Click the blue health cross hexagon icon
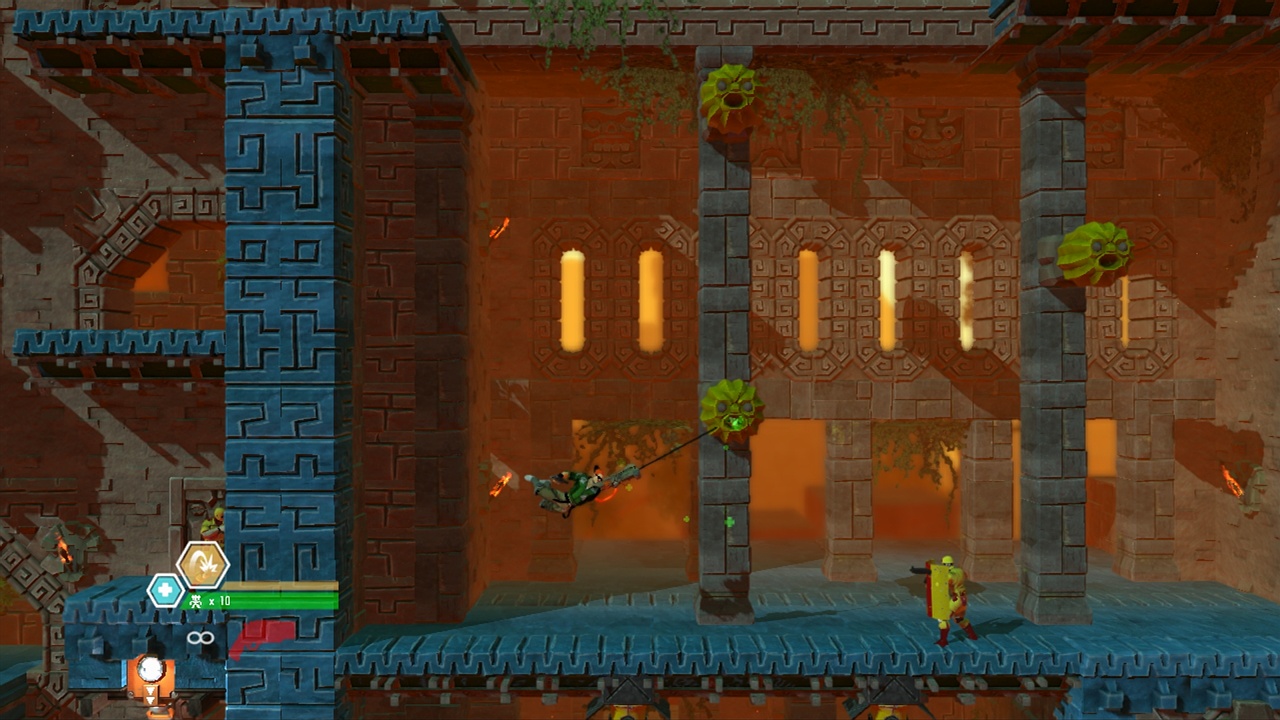Viewport: 1280px width, 720px height. (163, 590)
